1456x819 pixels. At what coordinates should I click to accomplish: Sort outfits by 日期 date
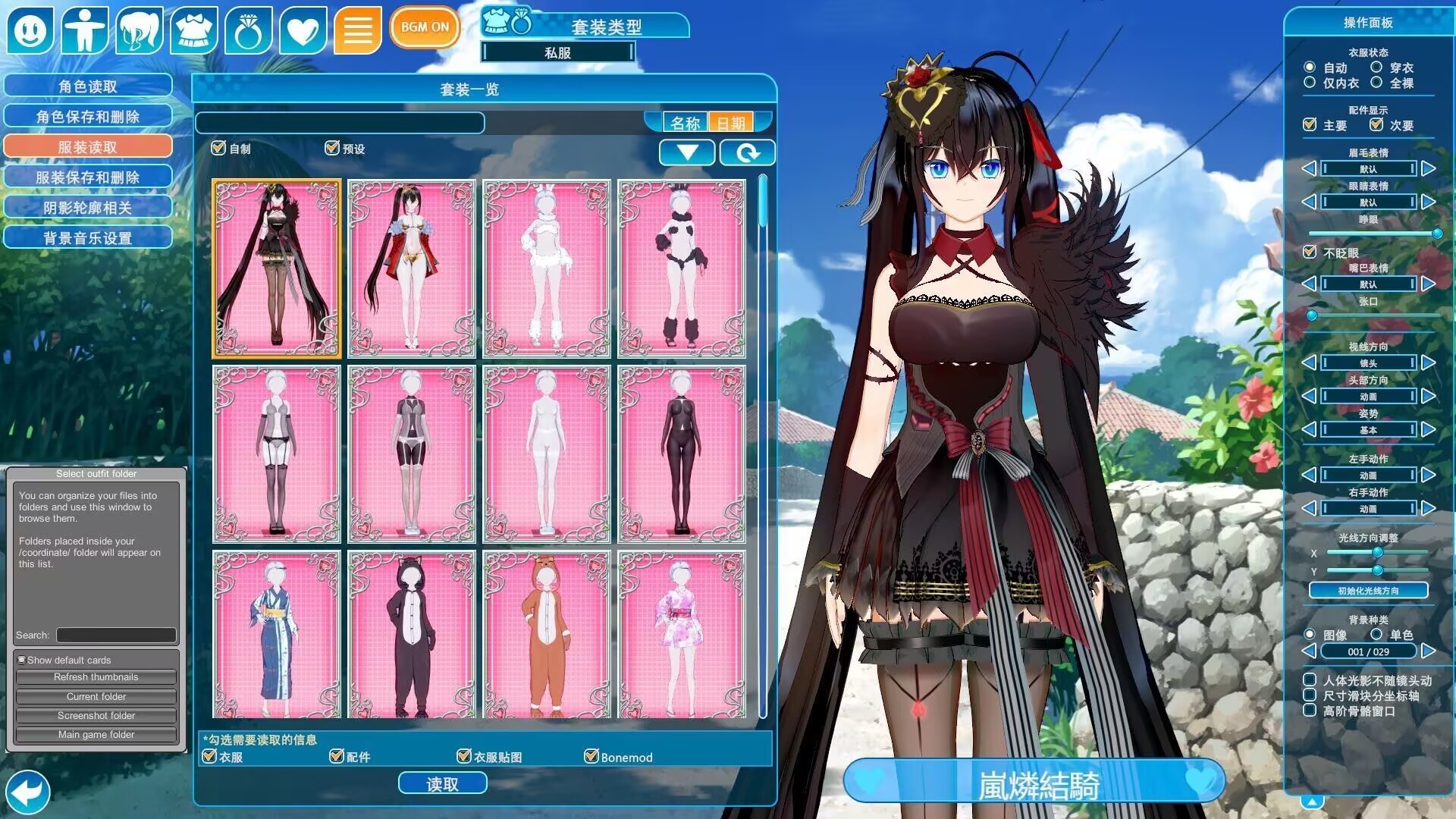click(x=731, y=123)
